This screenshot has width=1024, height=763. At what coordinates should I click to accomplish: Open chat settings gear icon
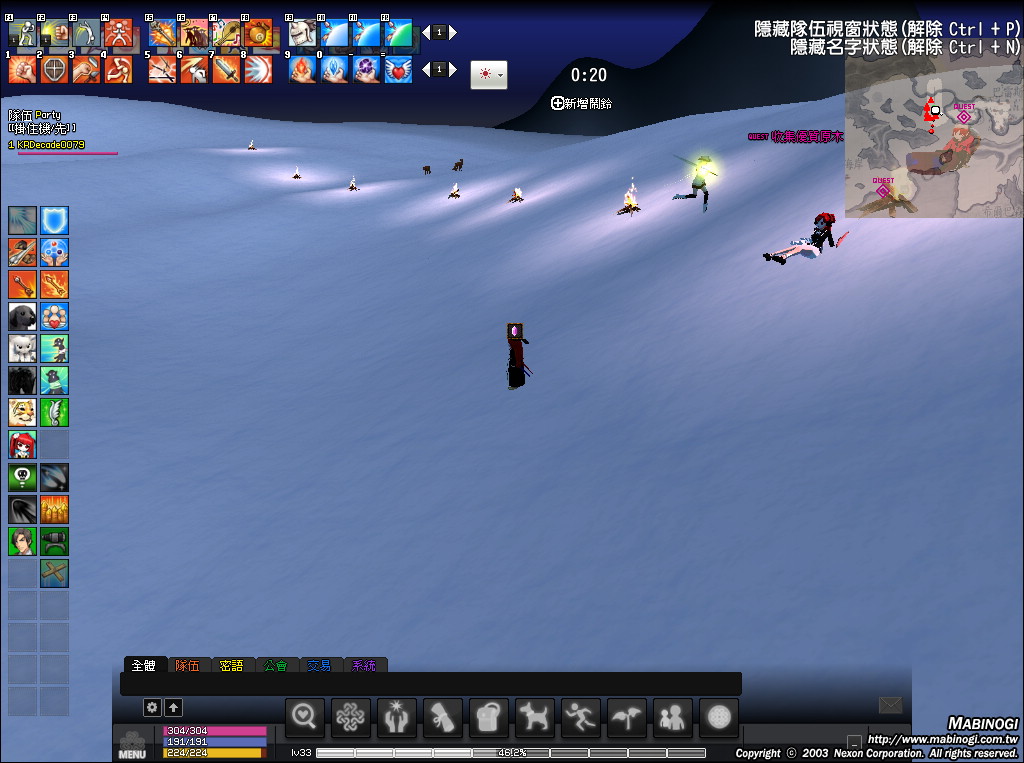click(x=152, y=707)
